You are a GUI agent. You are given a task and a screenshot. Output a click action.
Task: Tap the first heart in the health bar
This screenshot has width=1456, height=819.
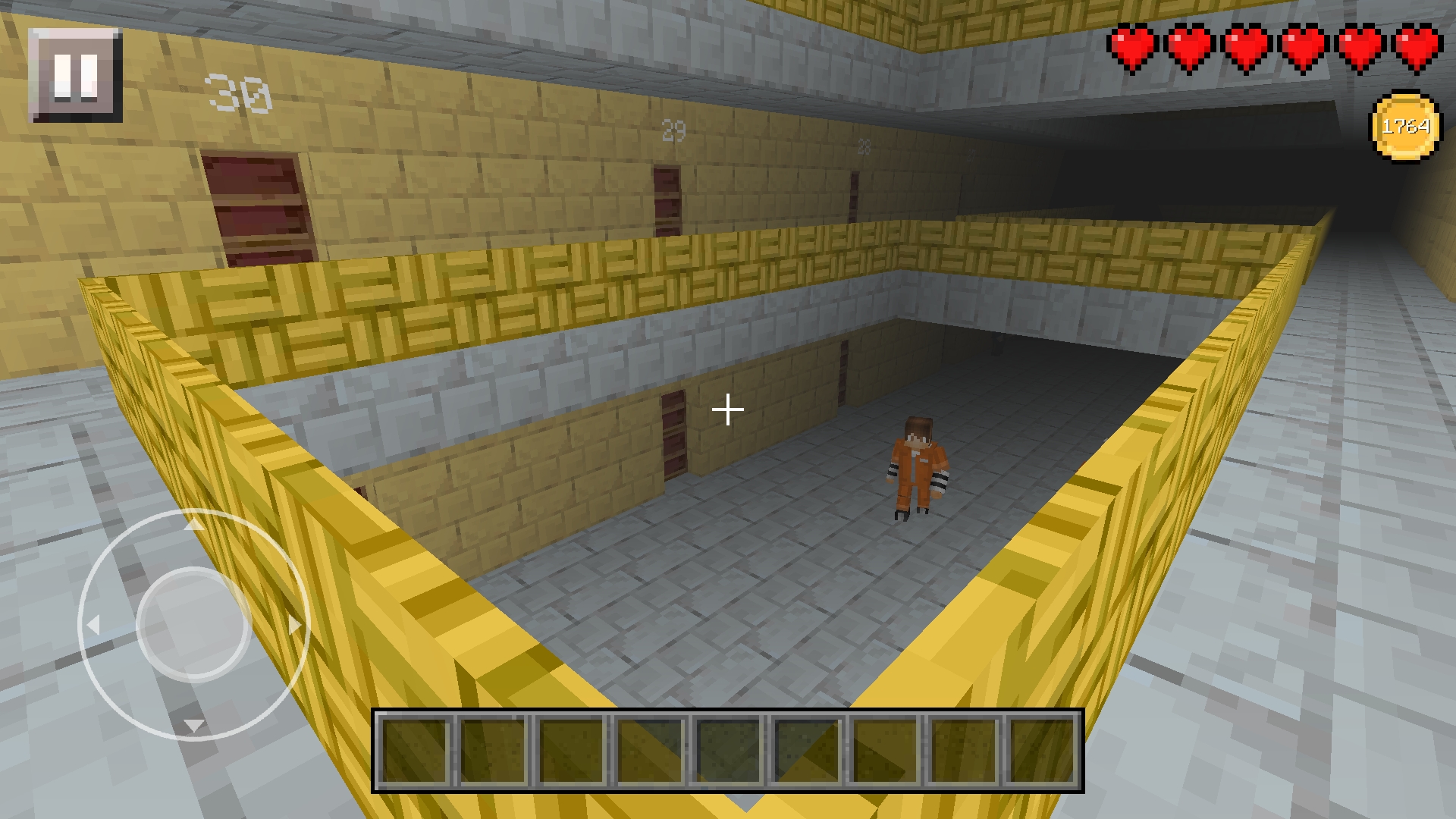coord(1130,47)
